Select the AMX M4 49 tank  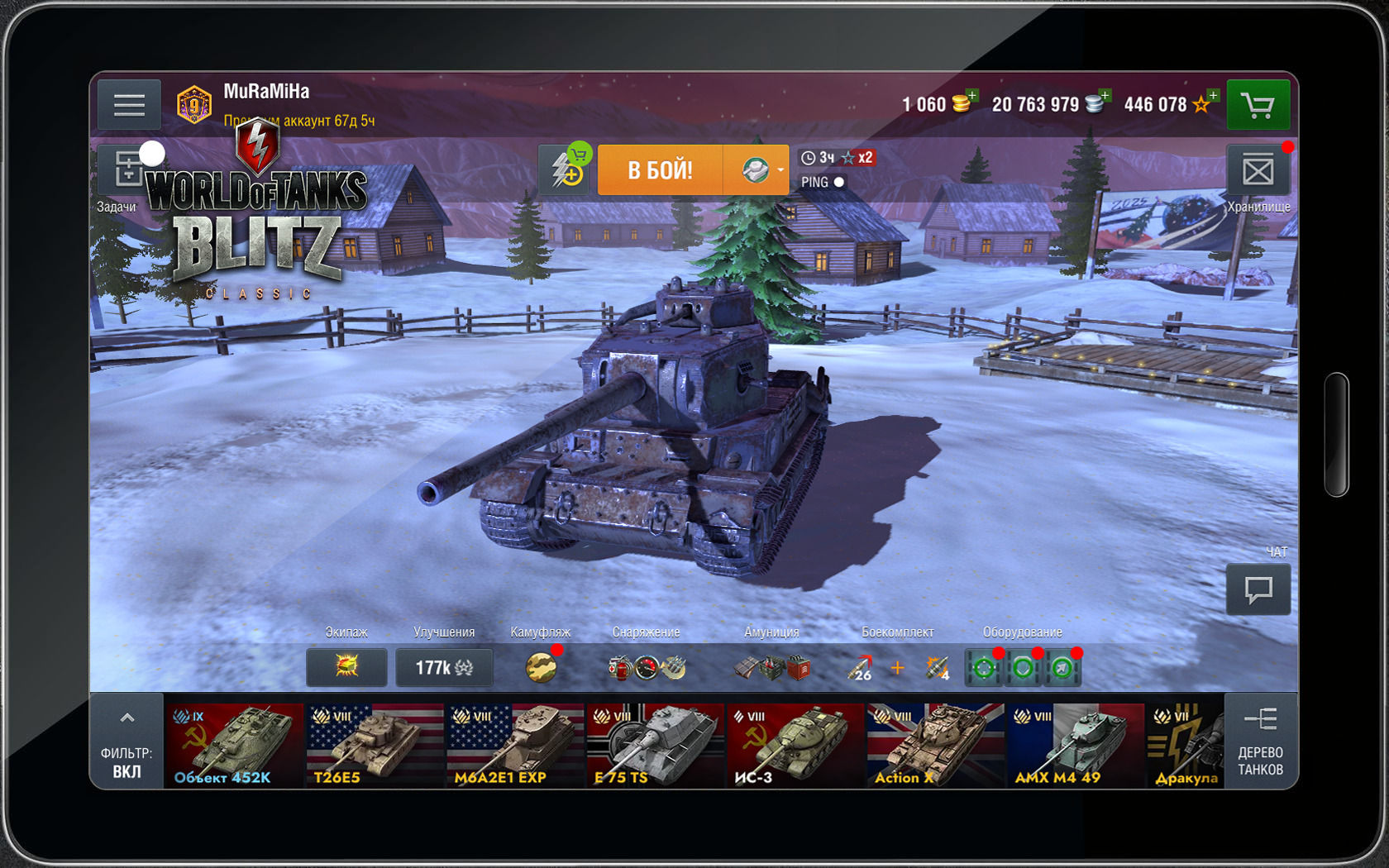[1075, 744]
